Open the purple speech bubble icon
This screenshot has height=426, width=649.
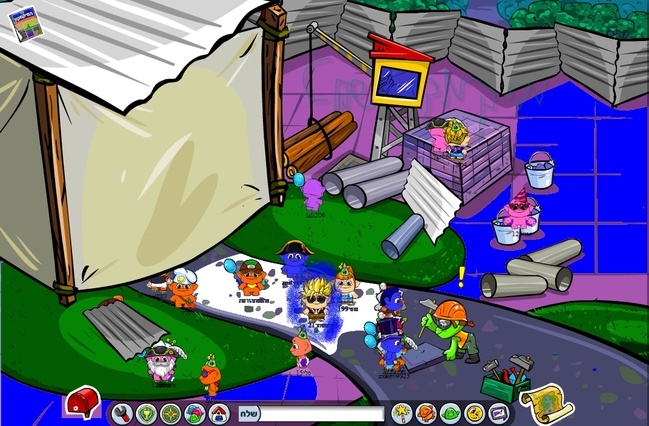(x=498, y=412)
